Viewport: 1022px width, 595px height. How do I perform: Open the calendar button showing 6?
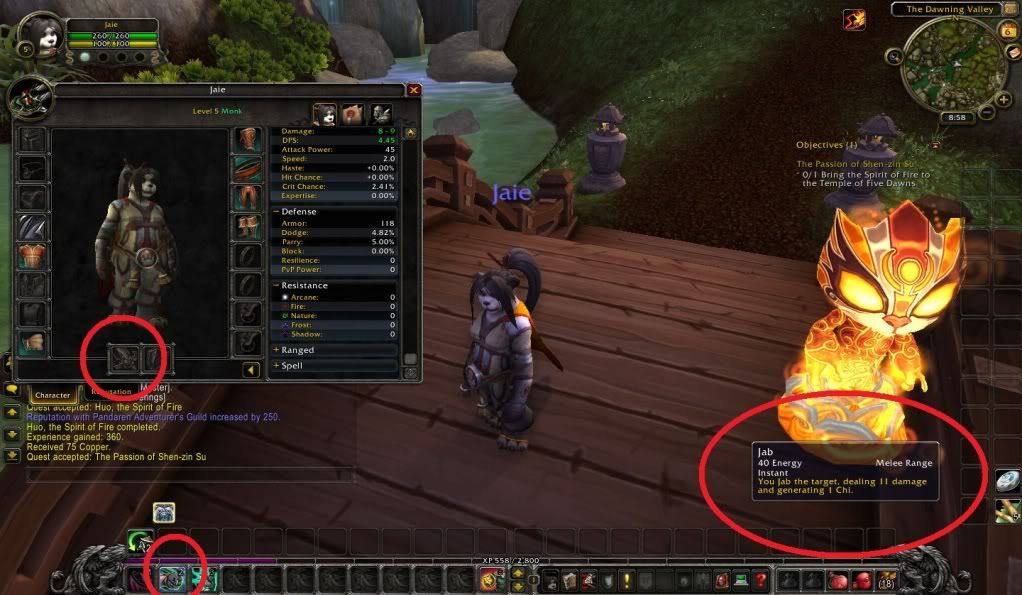pos(1005,31)
